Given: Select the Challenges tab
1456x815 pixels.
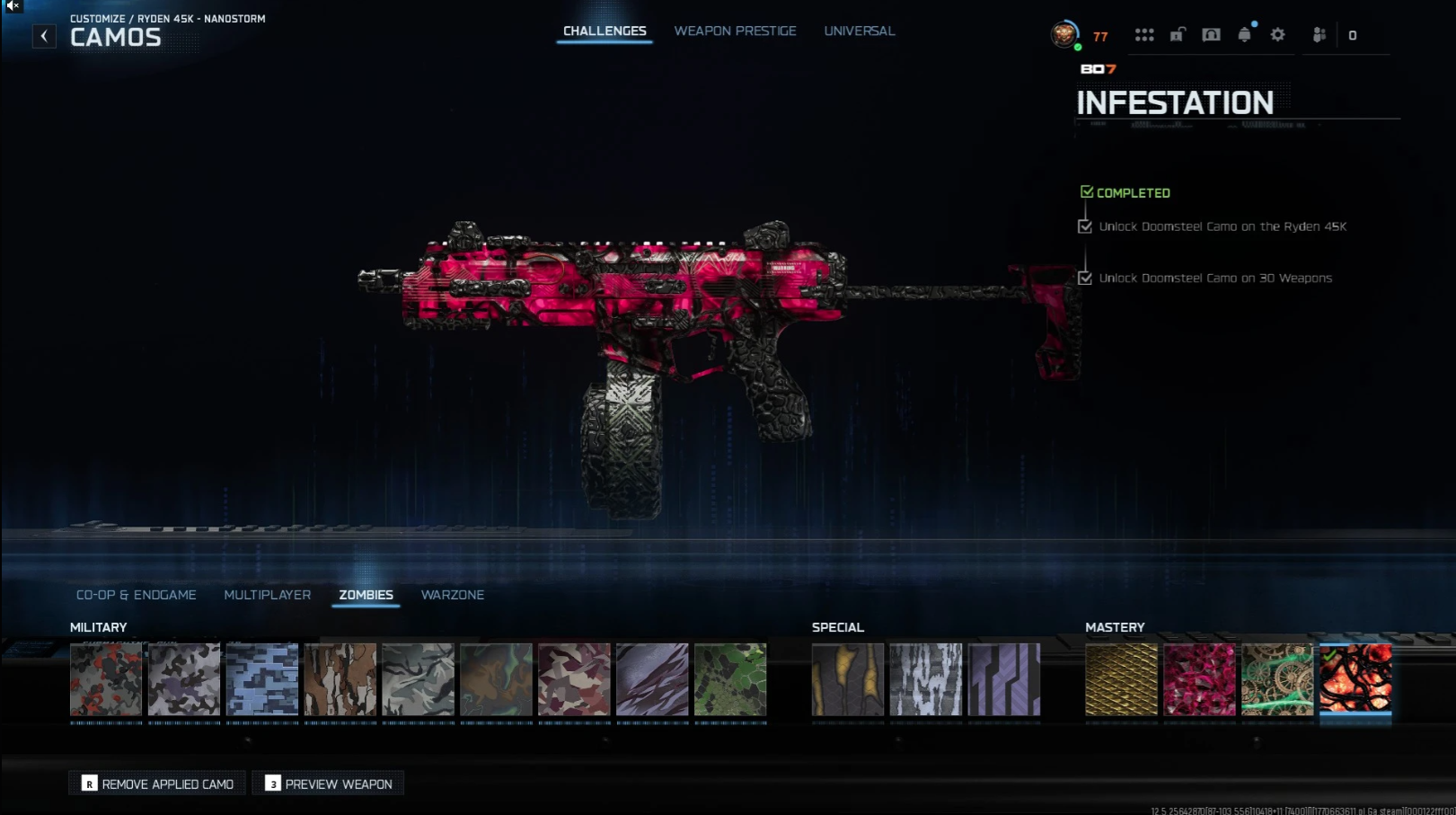Looking at the screenshot, I should point(604,31).
